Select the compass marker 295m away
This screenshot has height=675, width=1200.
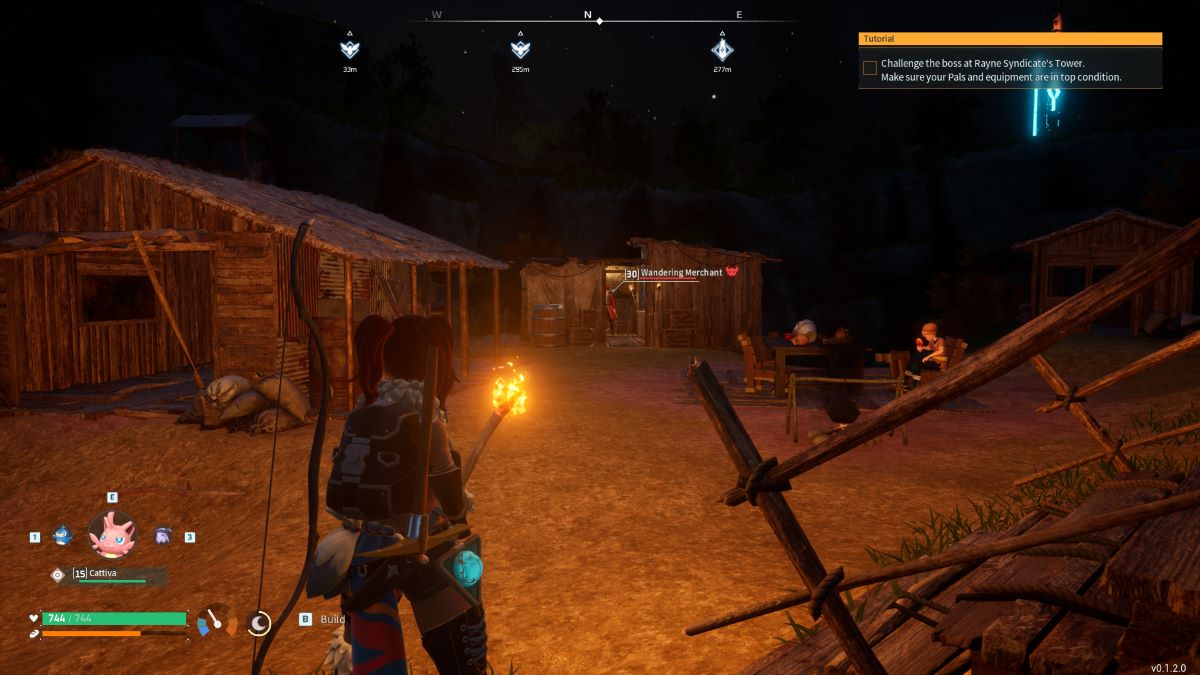pyautogui.click(x=520, y=48)
